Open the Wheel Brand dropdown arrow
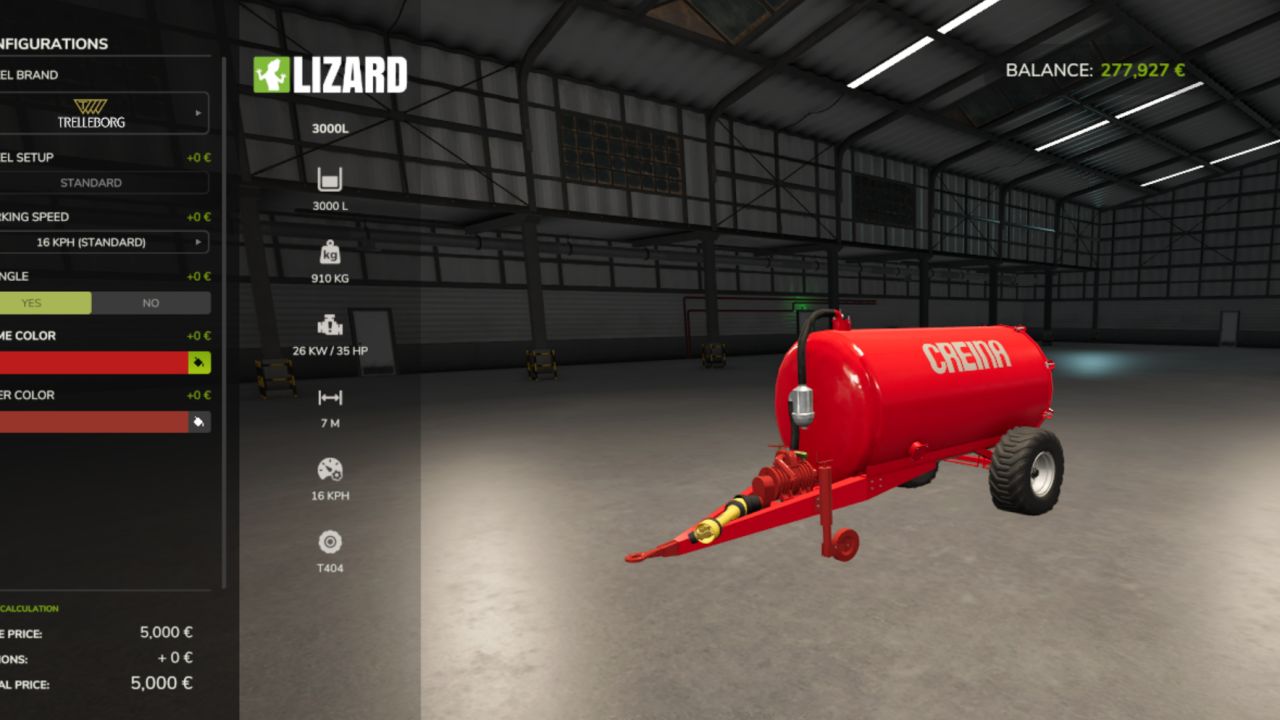 [x=200, y=112]
